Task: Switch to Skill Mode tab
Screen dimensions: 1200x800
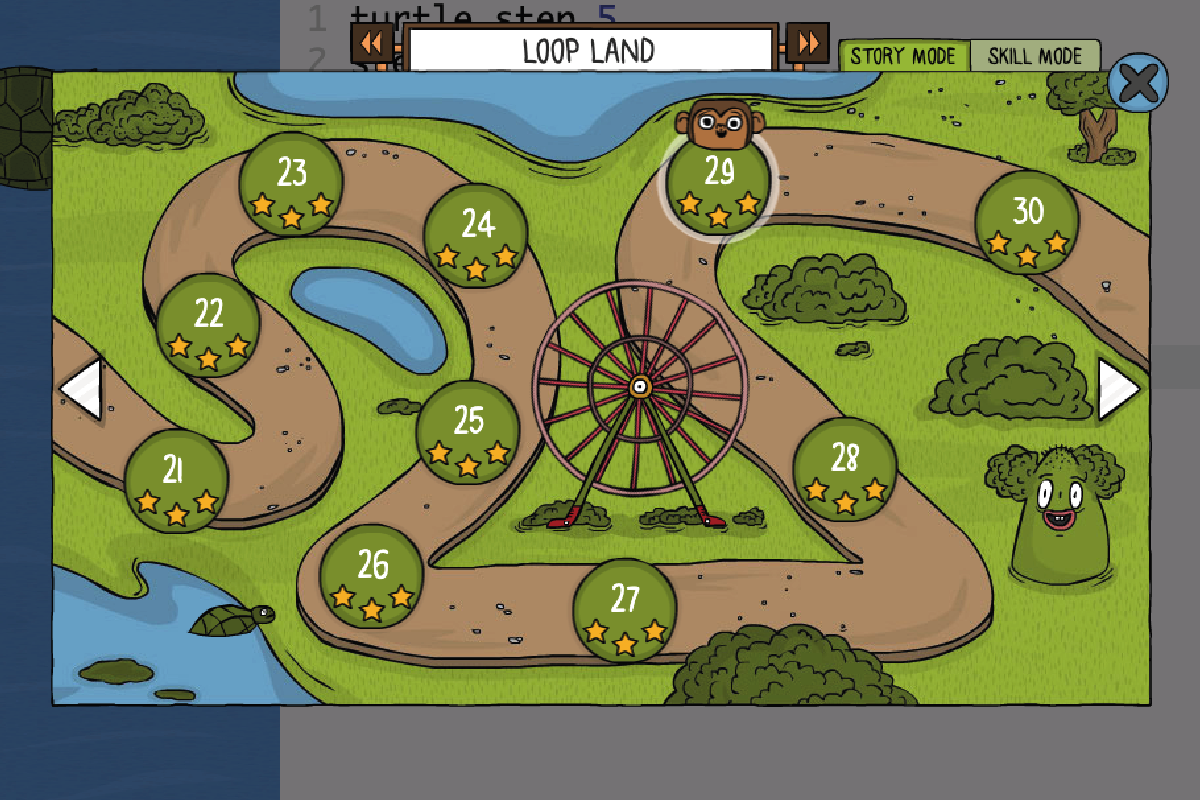Action: [x=1035, y=56]
